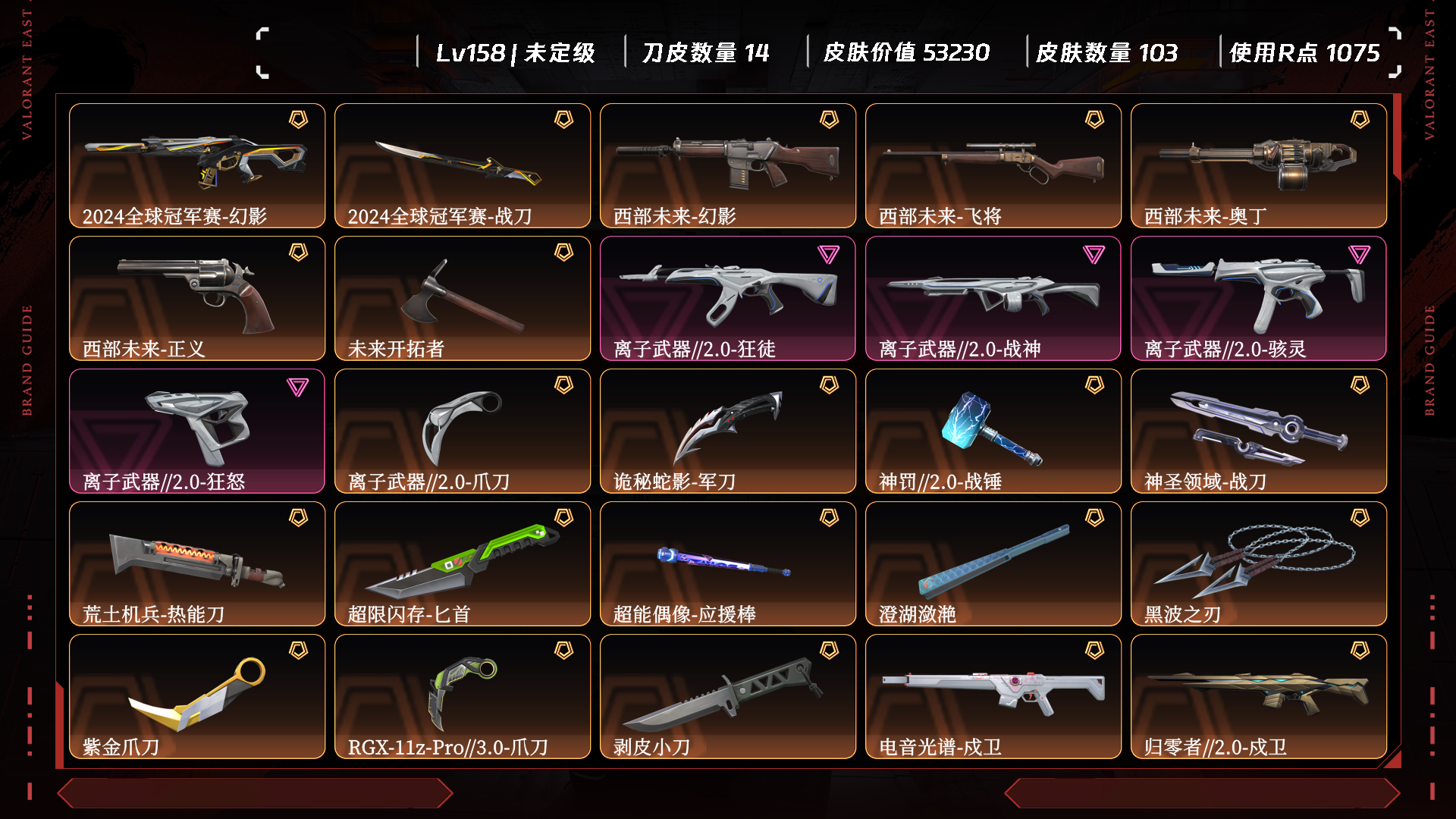The width and height of the screenshot is (1456, 819).
Task: Pick the 神圣领域-战刀 blade tile
Action: 1259,431
